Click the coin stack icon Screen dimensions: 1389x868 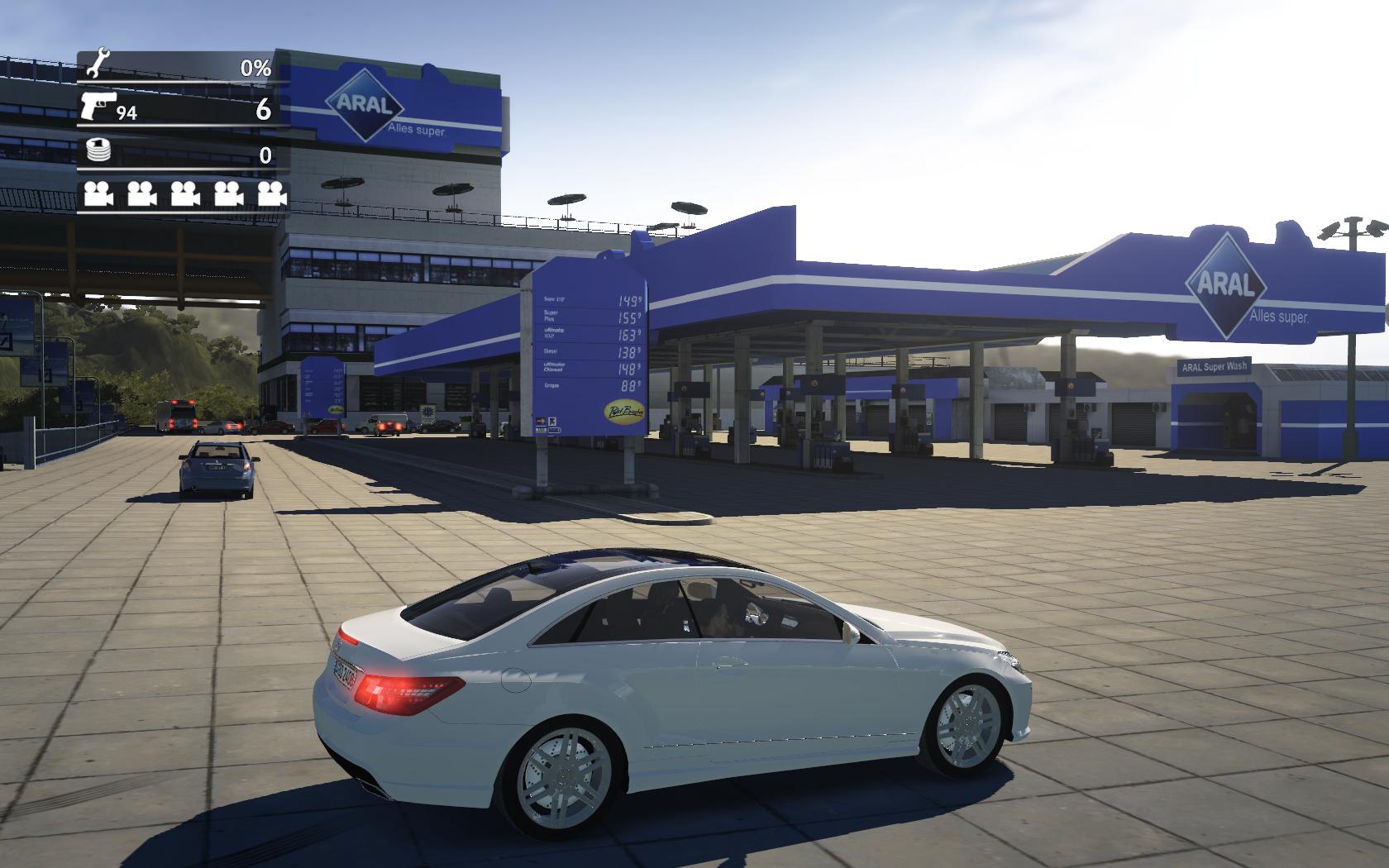coord(98,151)
